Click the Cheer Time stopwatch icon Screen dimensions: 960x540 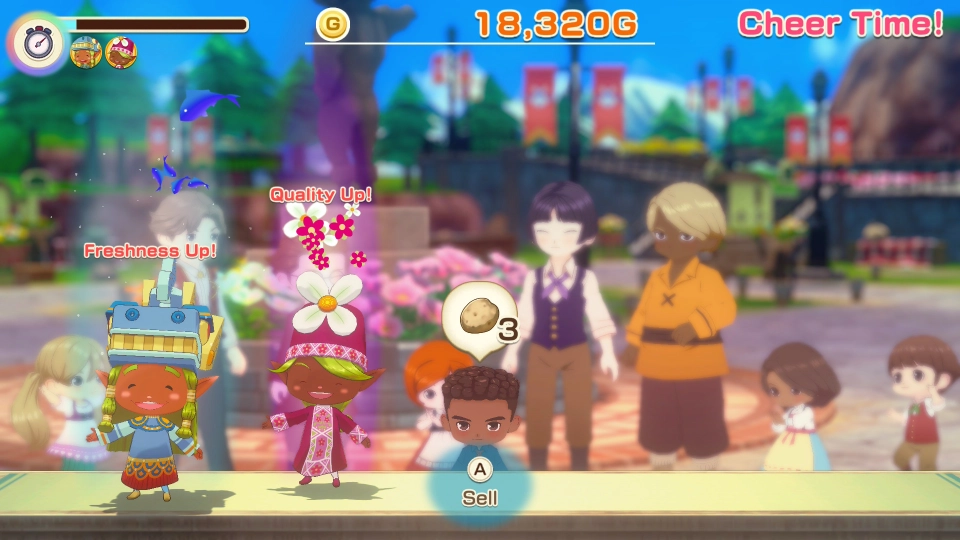(x=36, y=42)
